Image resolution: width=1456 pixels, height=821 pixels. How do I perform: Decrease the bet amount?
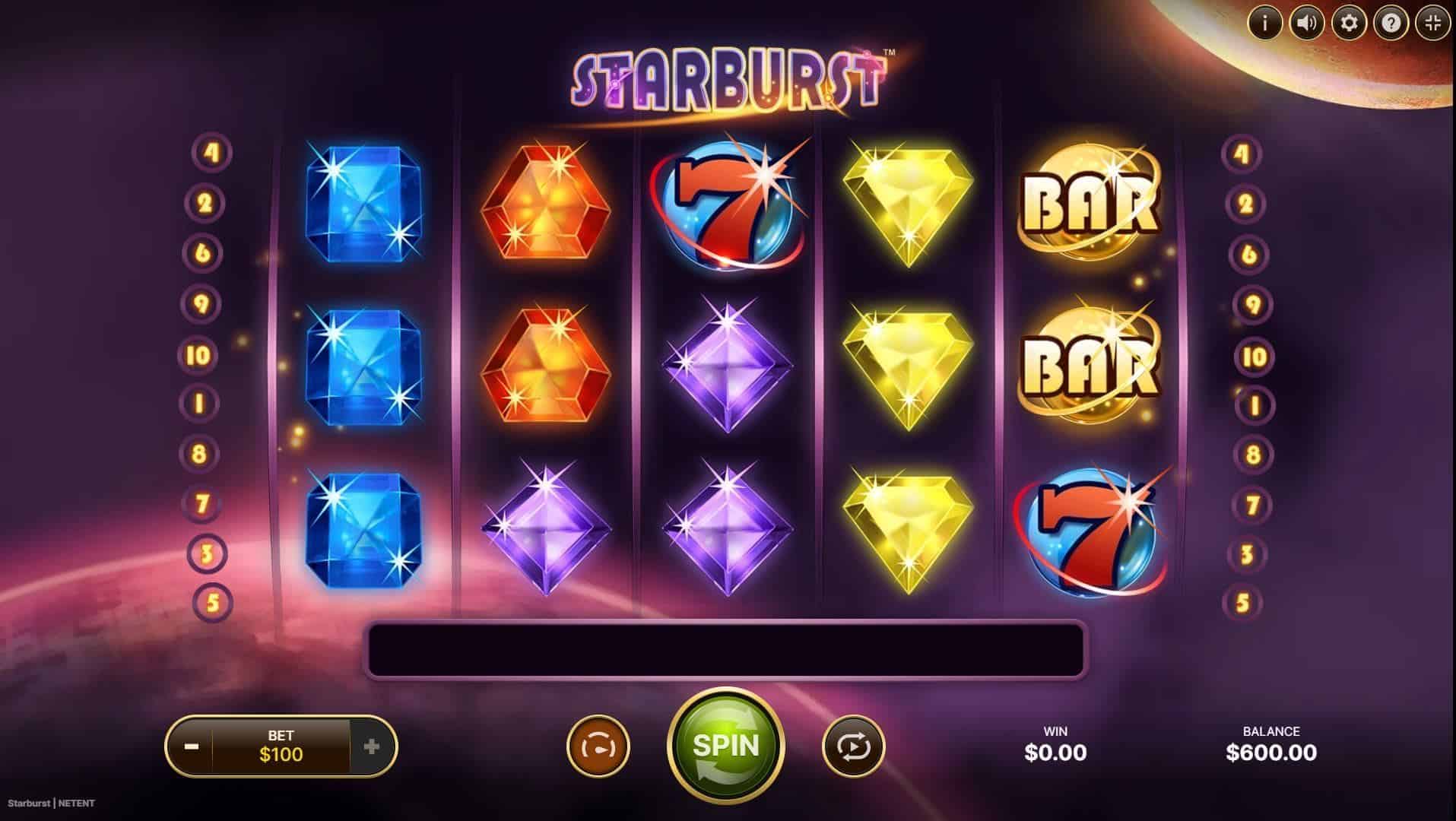click(x=192, y=745)
